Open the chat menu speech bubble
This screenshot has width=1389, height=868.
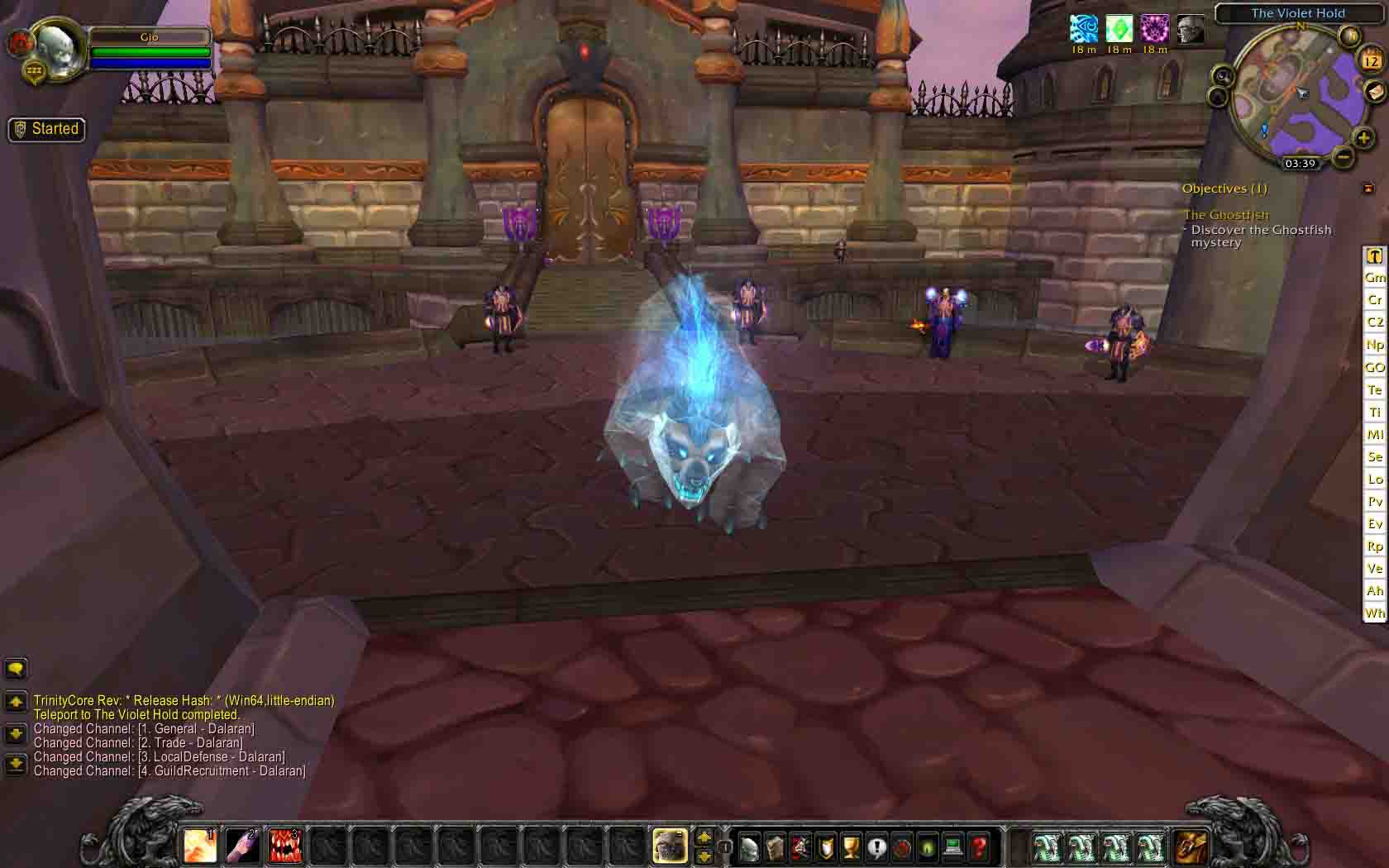click(x=14, y=668)
